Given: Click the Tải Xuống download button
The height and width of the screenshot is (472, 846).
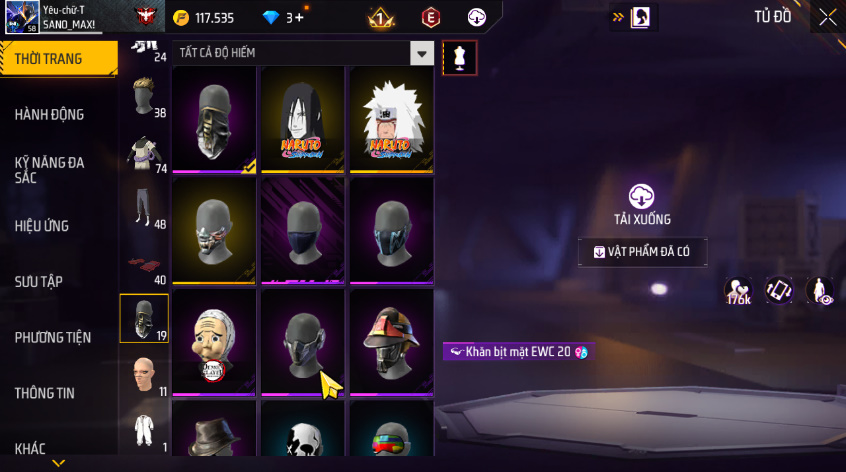Looking at the screenshot, I should tap(642, 204).
